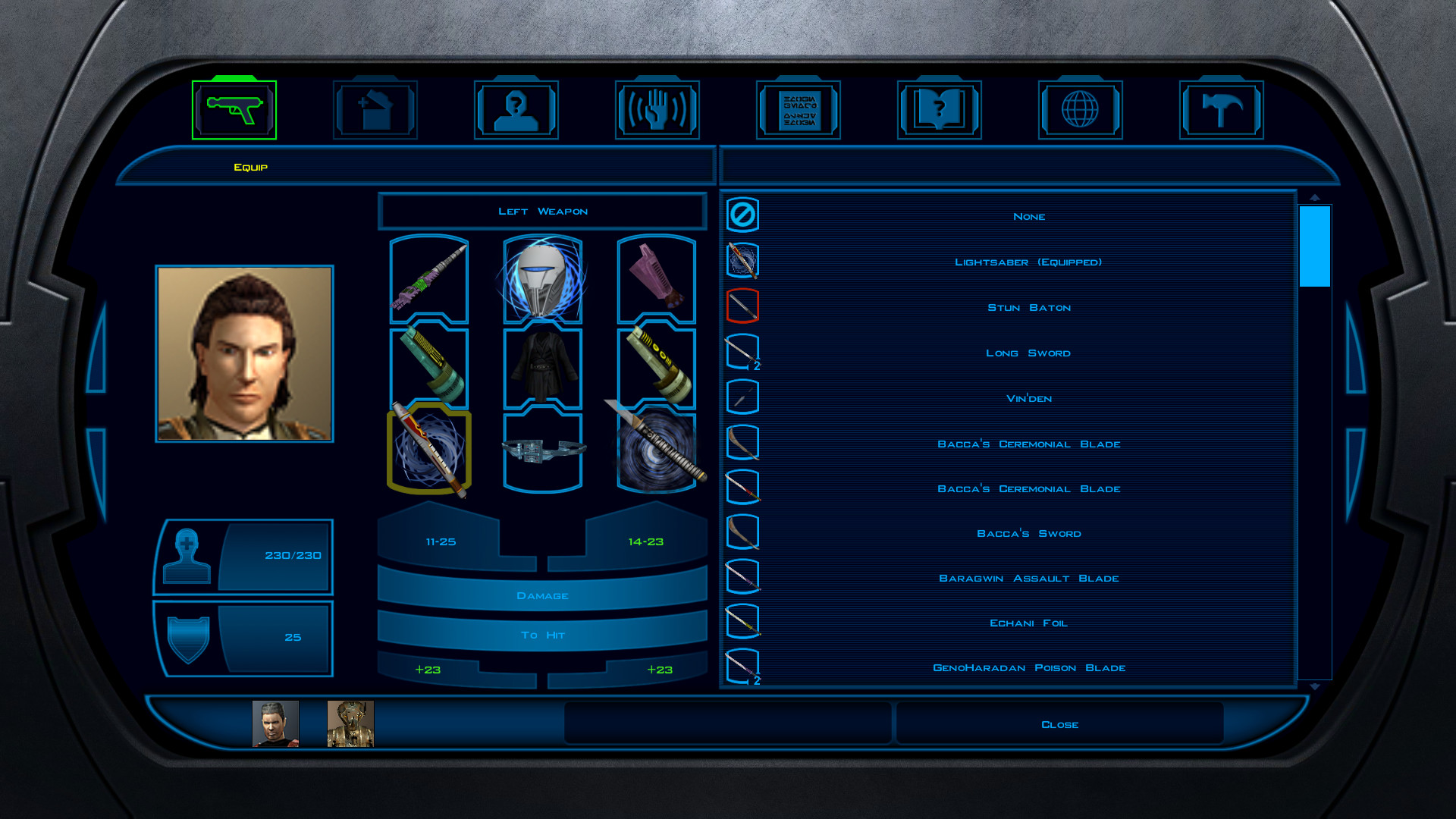Select Bacca's Sword entry
This screenshot has width=1456, height=819.
1028,534
